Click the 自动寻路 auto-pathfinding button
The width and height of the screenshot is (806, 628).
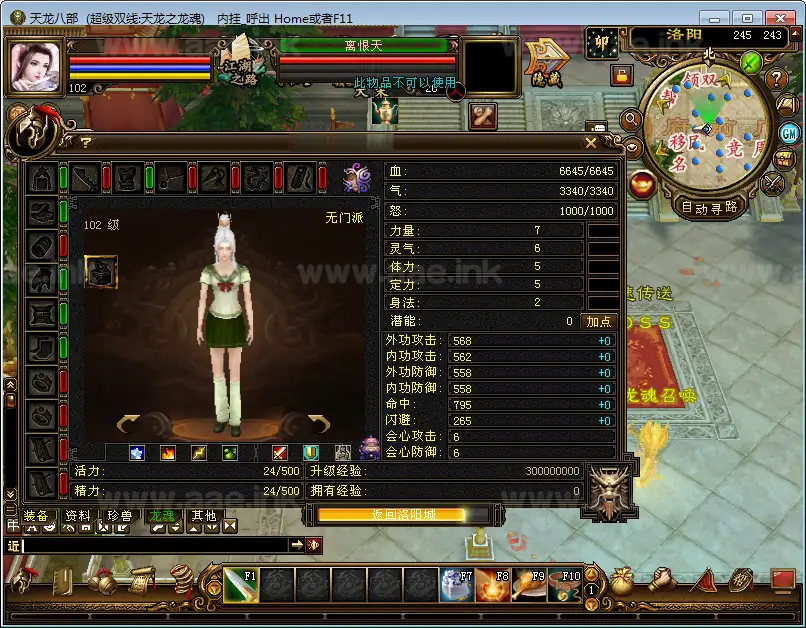(709, 208)
